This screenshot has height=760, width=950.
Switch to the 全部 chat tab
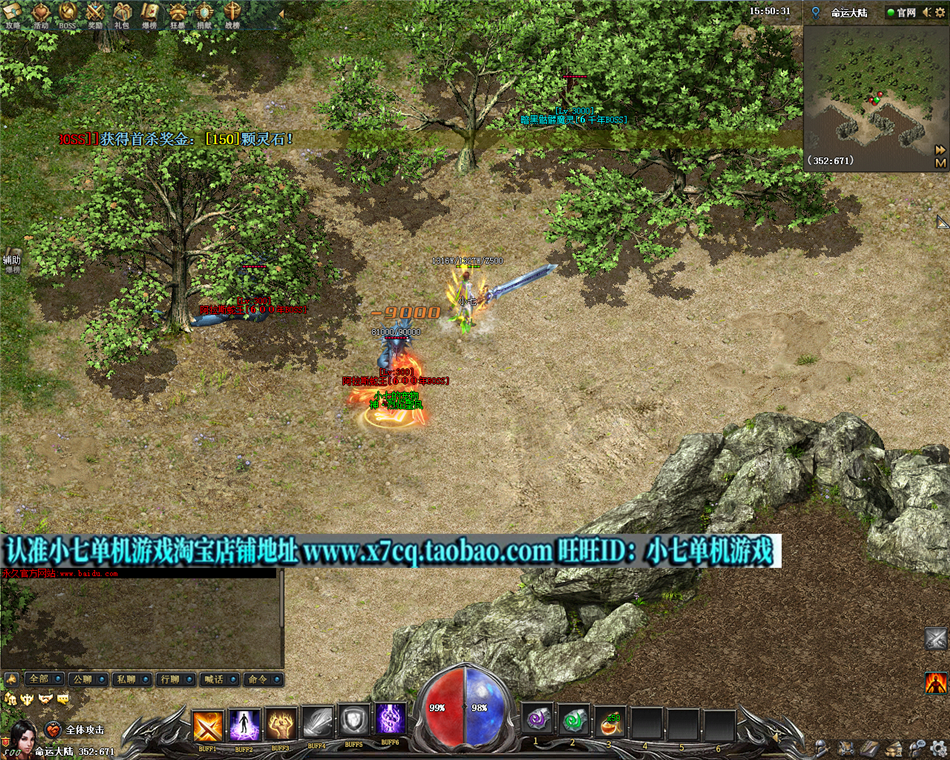(38, 679)
